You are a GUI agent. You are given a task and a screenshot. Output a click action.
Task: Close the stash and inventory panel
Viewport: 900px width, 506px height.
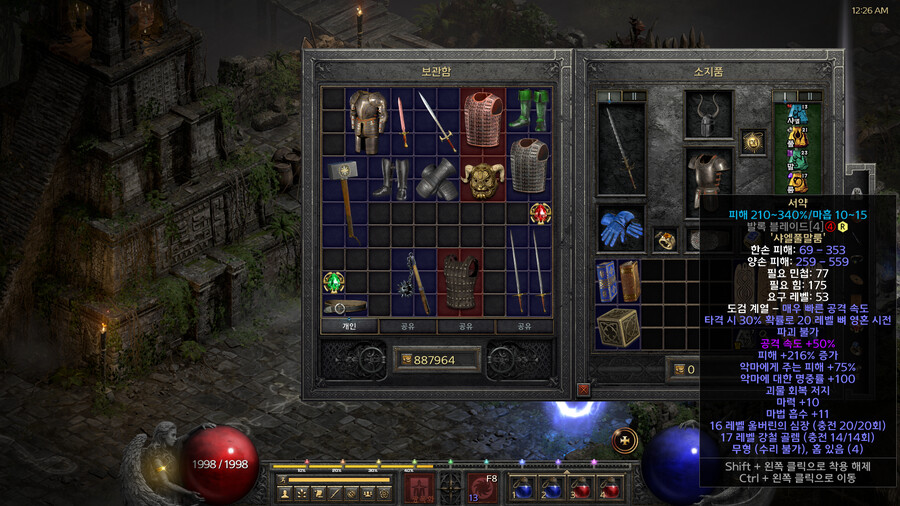[x=583, y=388]
